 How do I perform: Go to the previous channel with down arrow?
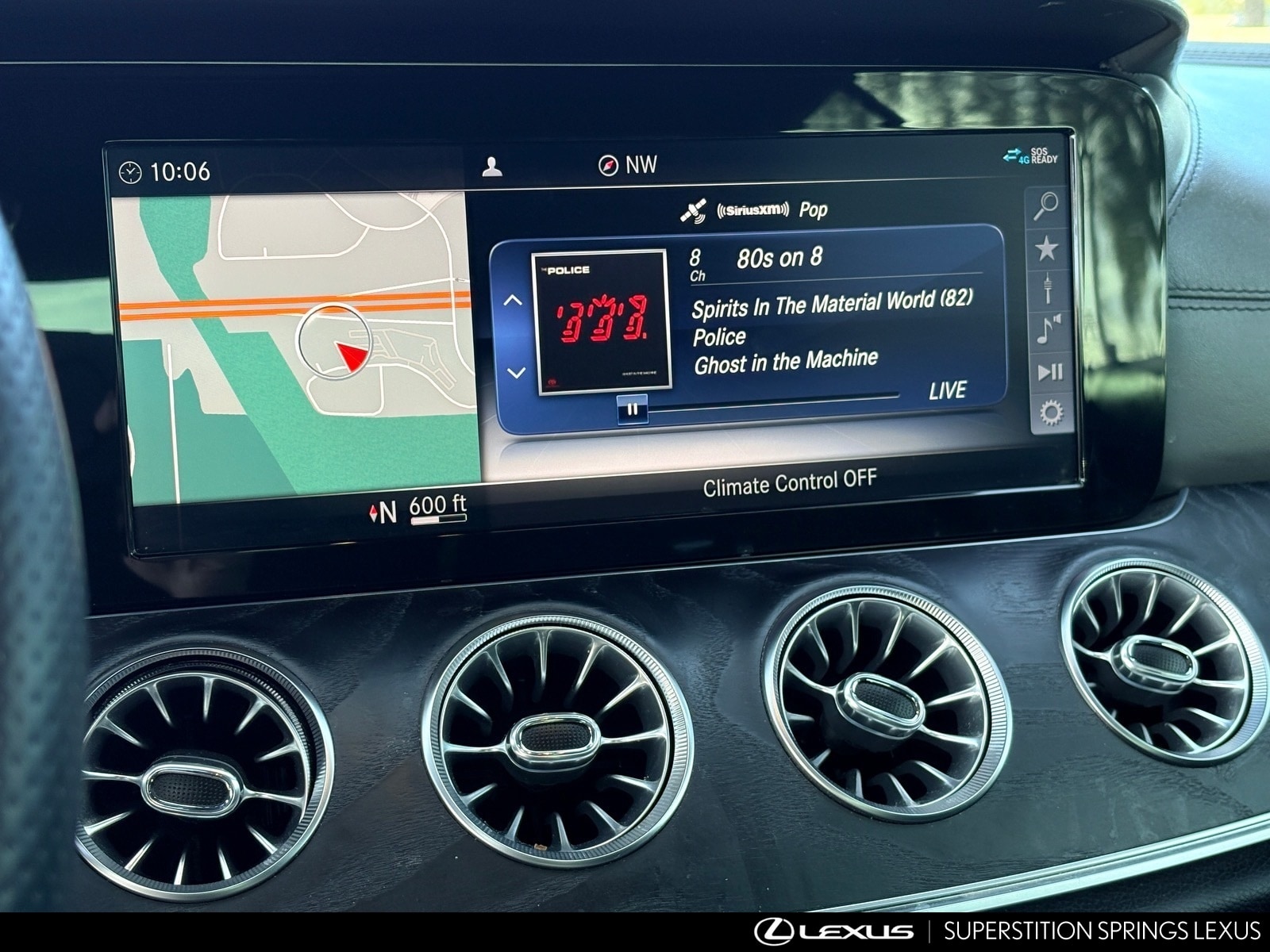click(516, 372)
